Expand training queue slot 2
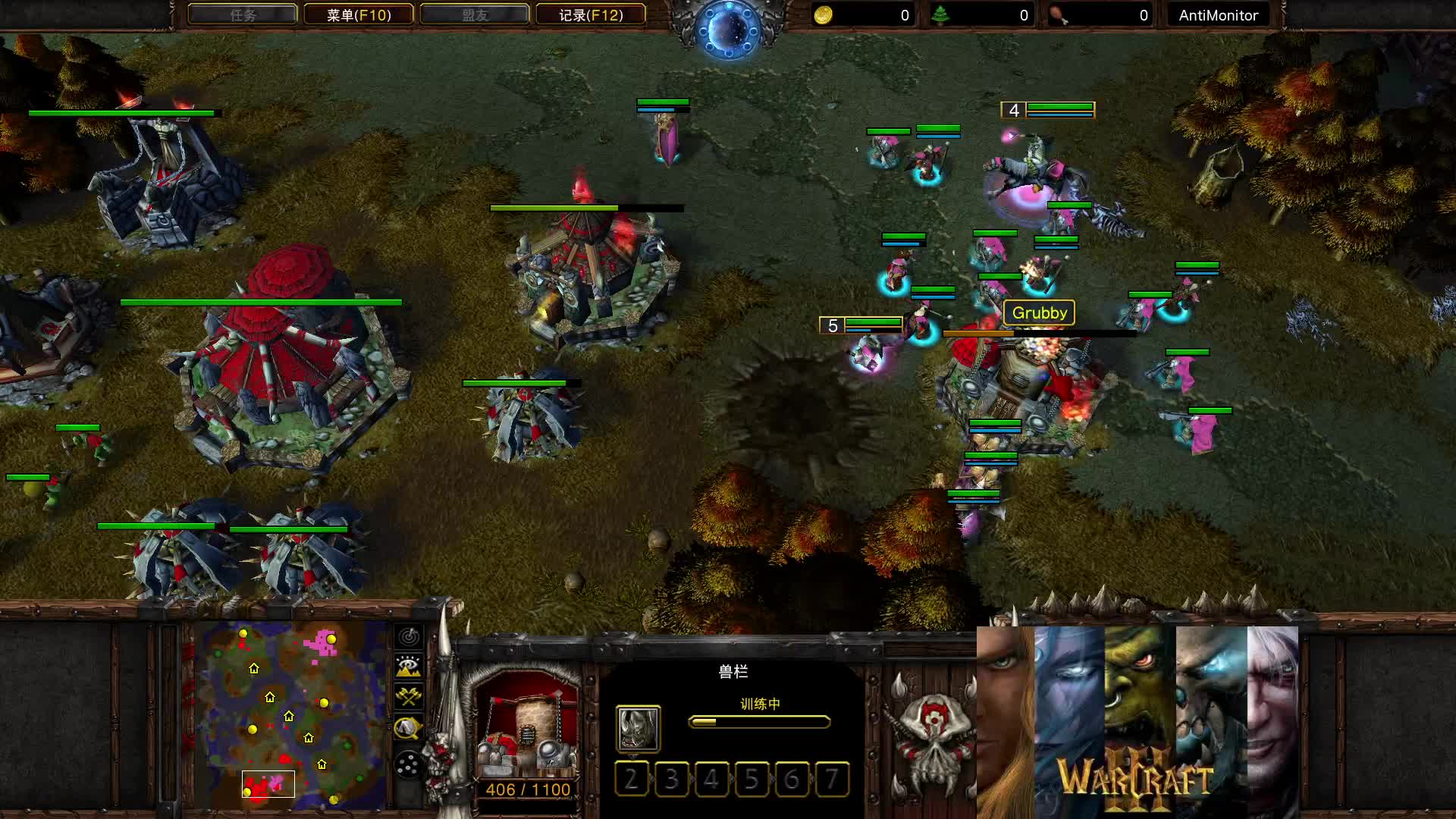1456x819 pixels. click(632, 779)
